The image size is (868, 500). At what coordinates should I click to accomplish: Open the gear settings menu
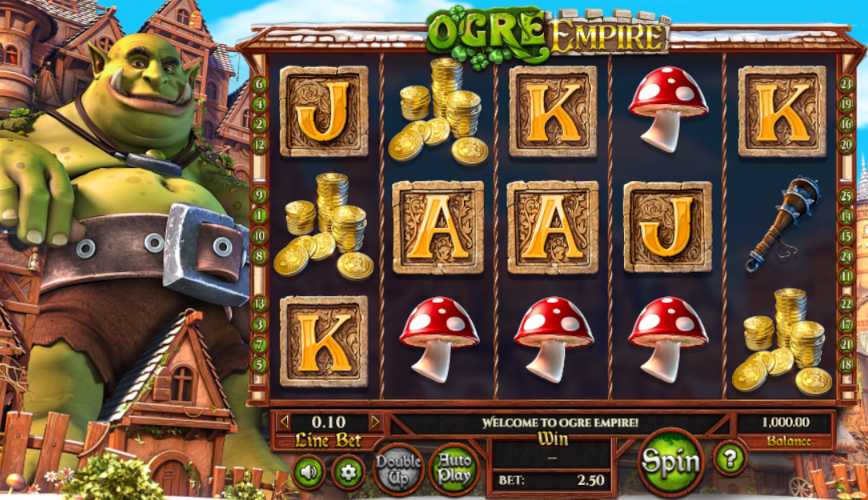[347, 470]
